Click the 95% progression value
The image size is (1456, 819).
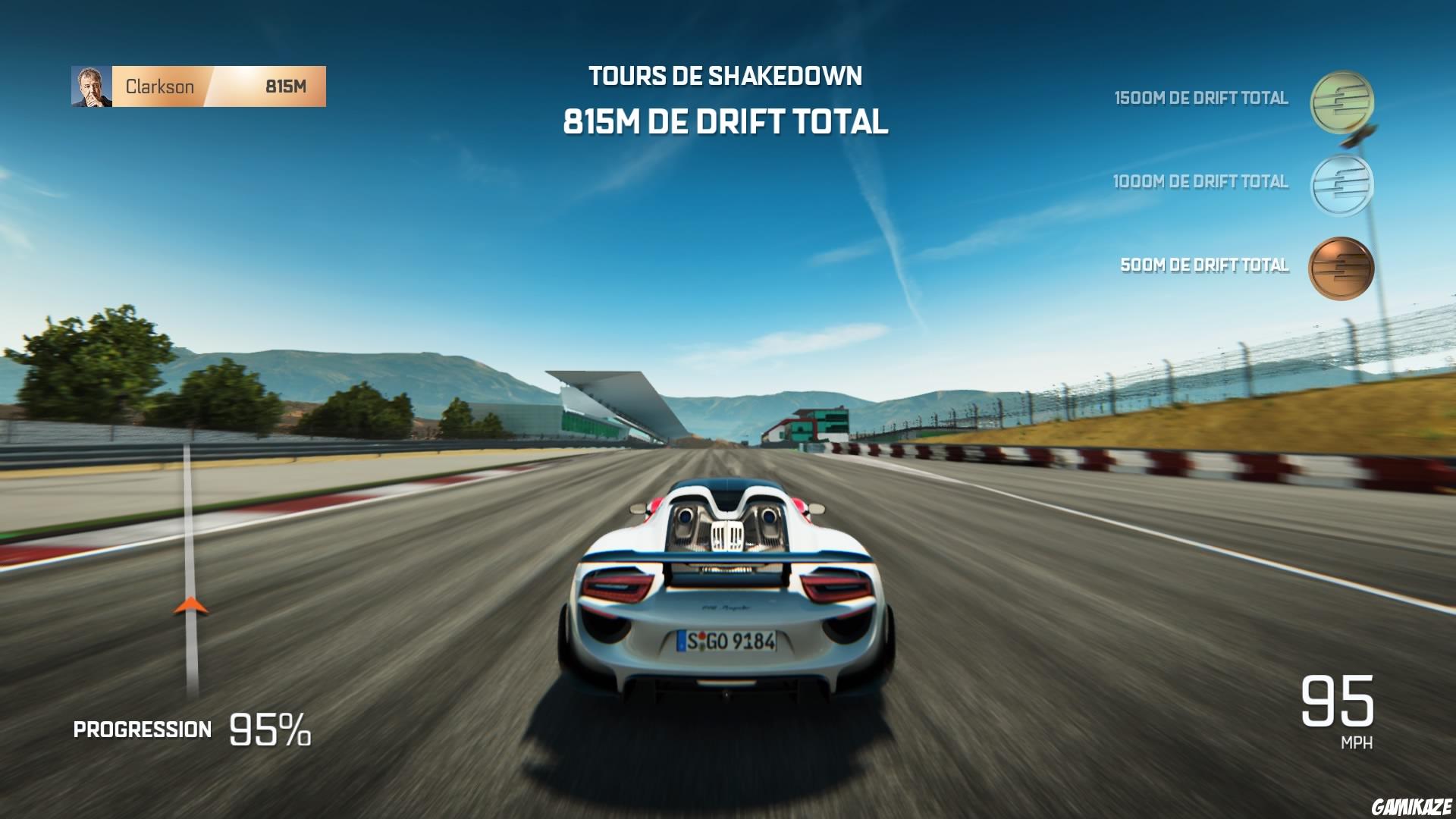click(x=270, y=728)
